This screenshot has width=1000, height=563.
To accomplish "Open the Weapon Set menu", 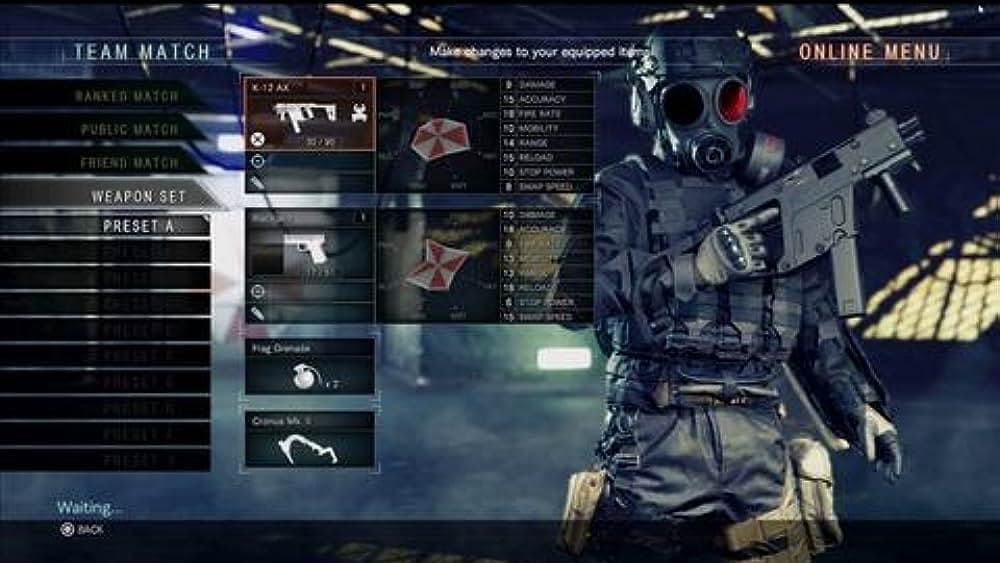I will click(x=138, y=196).
